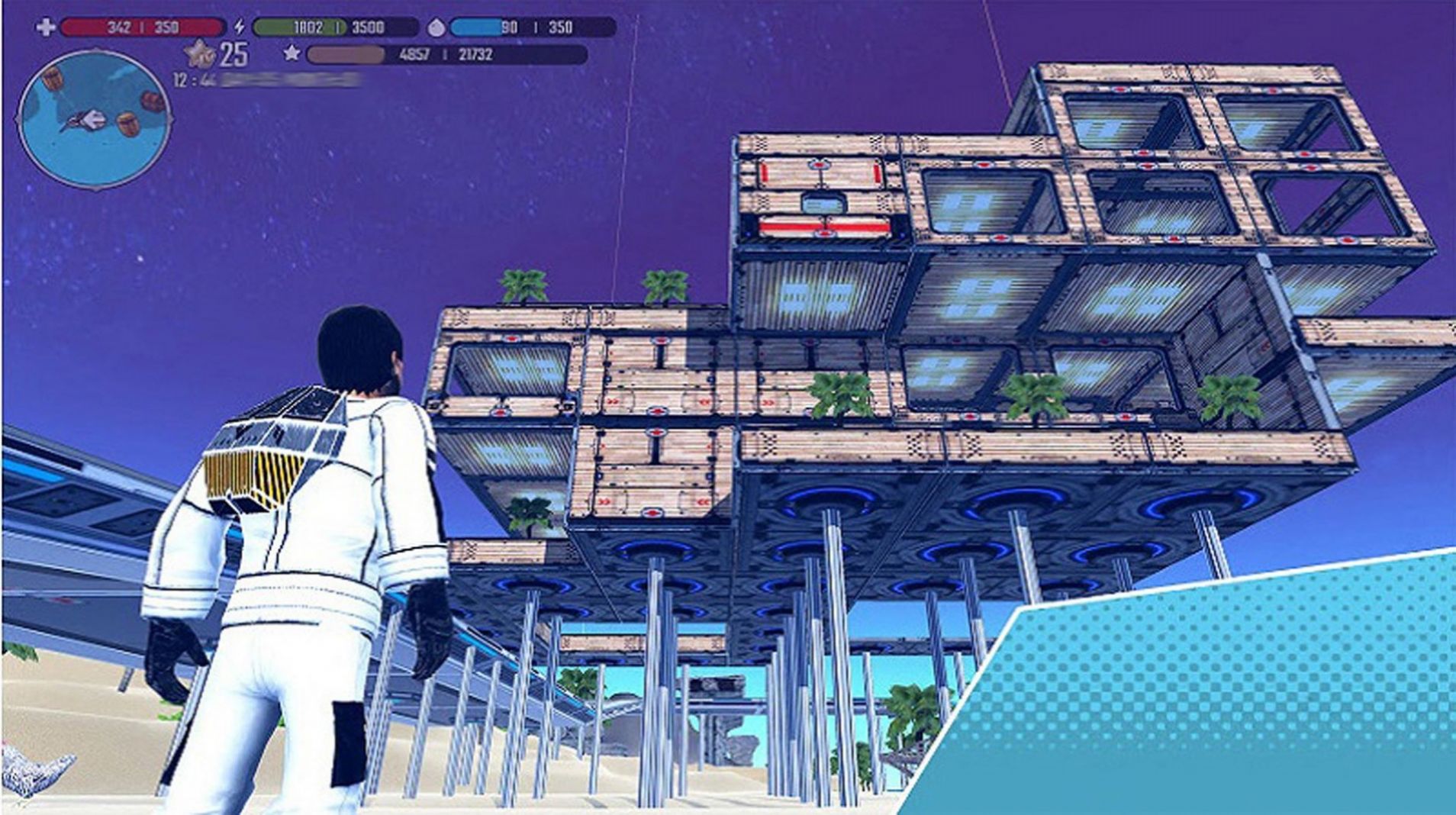
Task: Click the health cross icon
Action: point(45,27)
